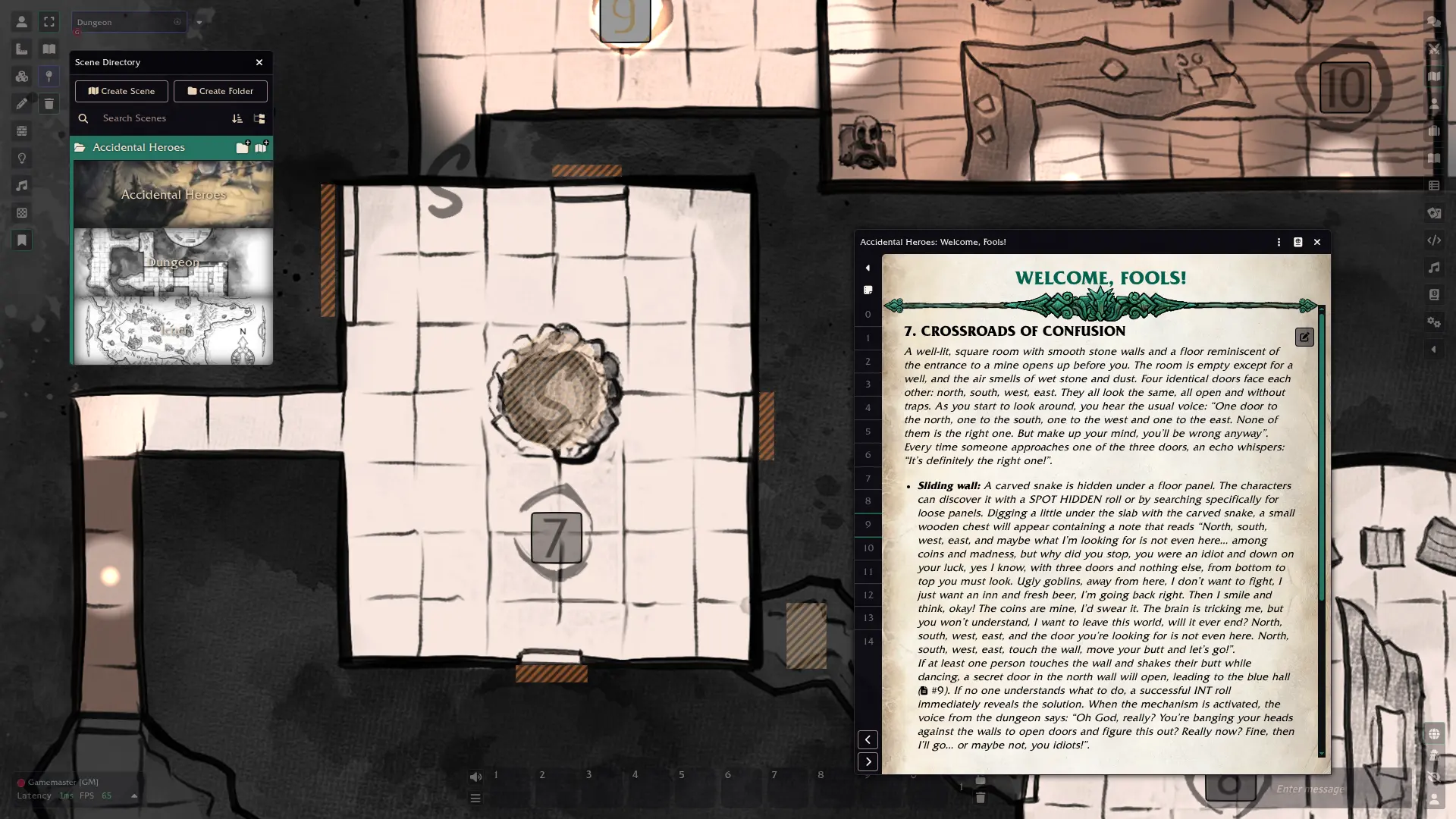
Task: Open the Accidental Heroes scene thumbnail
Action: point(173,195)
